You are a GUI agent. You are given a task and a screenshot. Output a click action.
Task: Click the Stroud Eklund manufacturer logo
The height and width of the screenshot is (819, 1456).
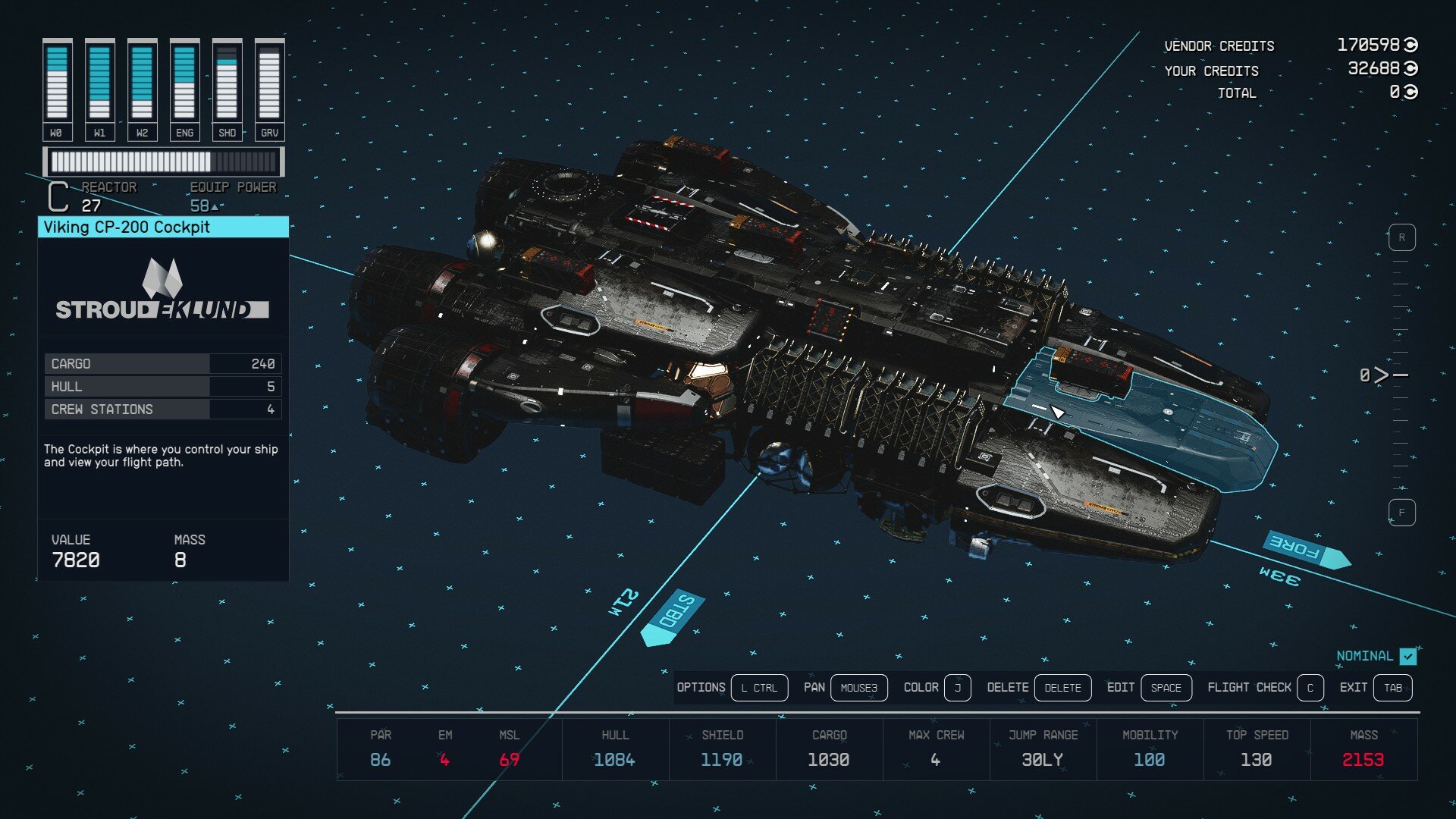pyautogui.click(x=162, y=292)
